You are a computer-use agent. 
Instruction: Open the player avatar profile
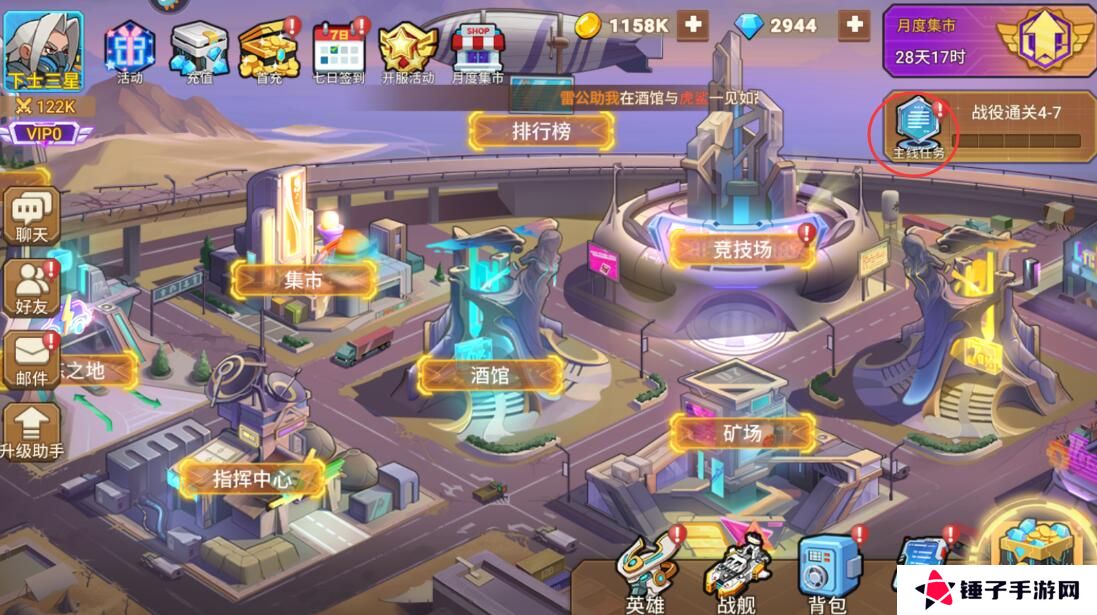pyautogui.click(x=42, y=45)
